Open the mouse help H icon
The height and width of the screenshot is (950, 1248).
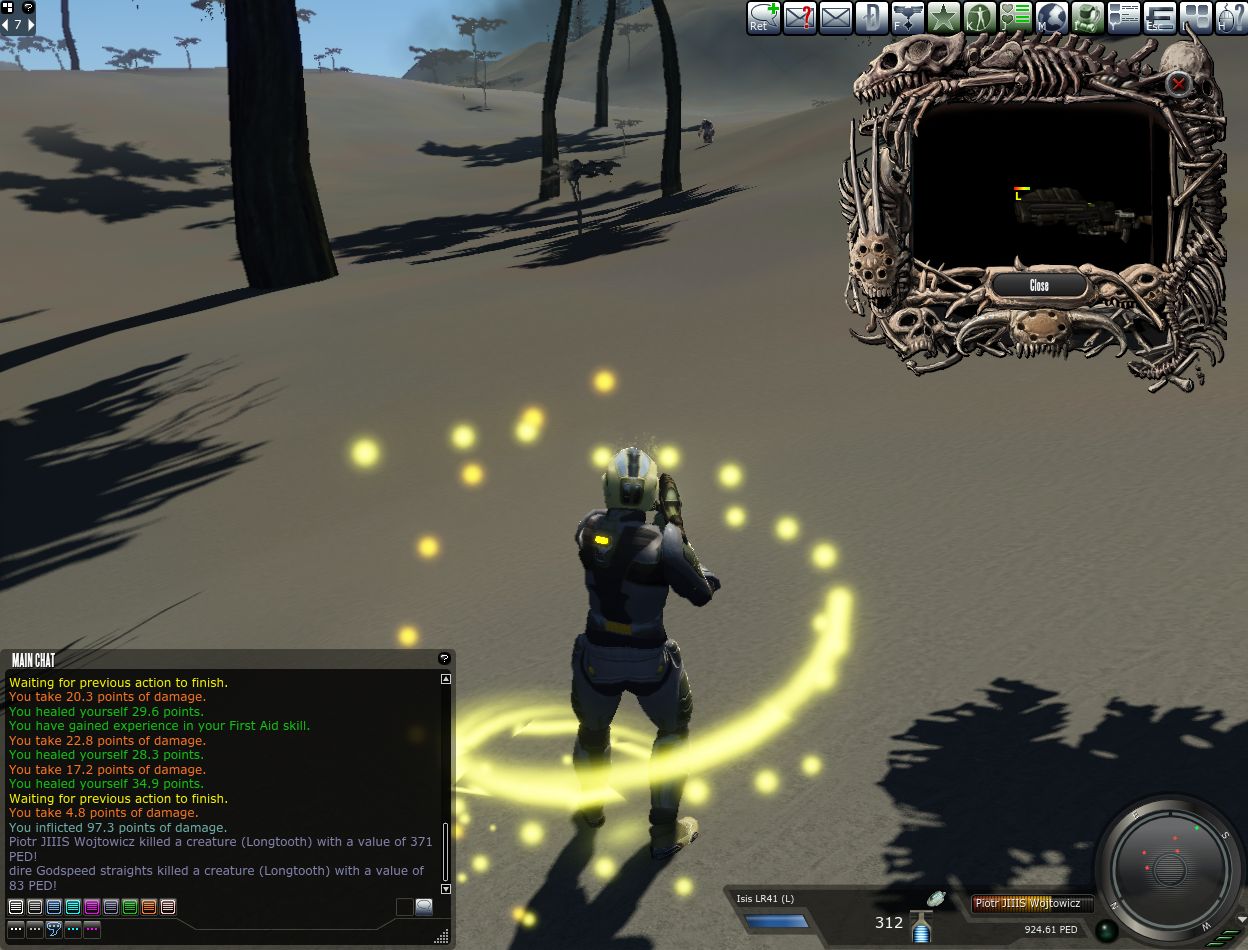click(x=1230, y=18)
